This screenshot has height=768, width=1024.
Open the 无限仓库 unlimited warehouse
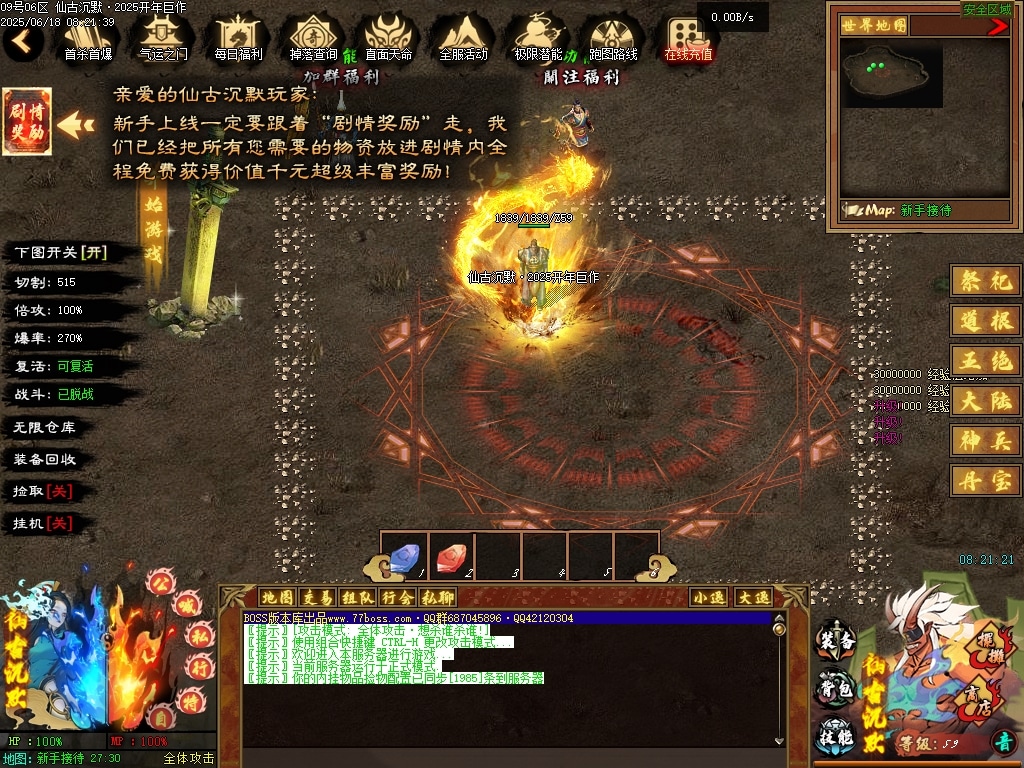pos(45,427)
